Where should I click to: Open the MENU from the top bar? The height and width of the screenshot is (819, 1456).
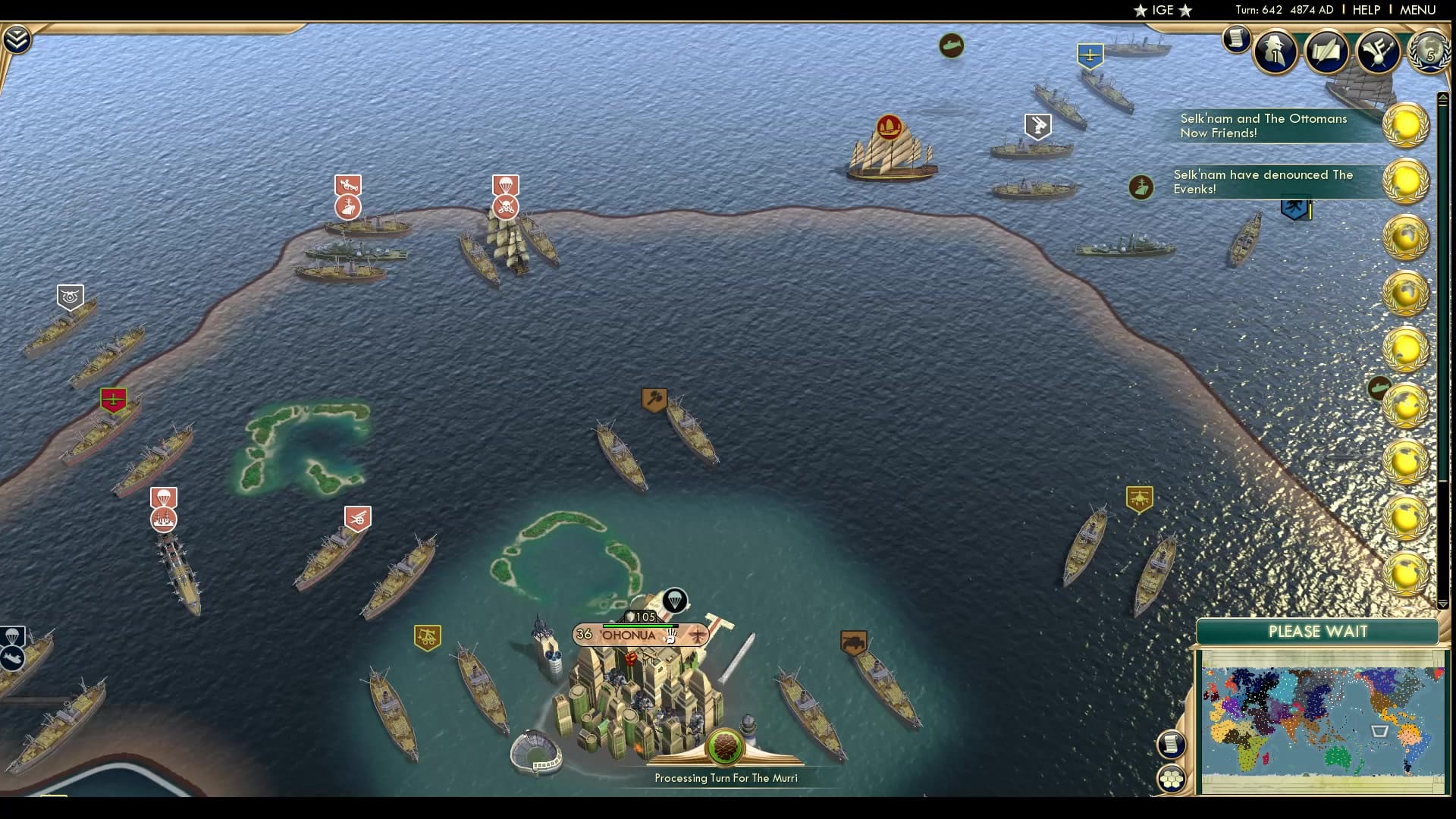tap(1415, 10)
